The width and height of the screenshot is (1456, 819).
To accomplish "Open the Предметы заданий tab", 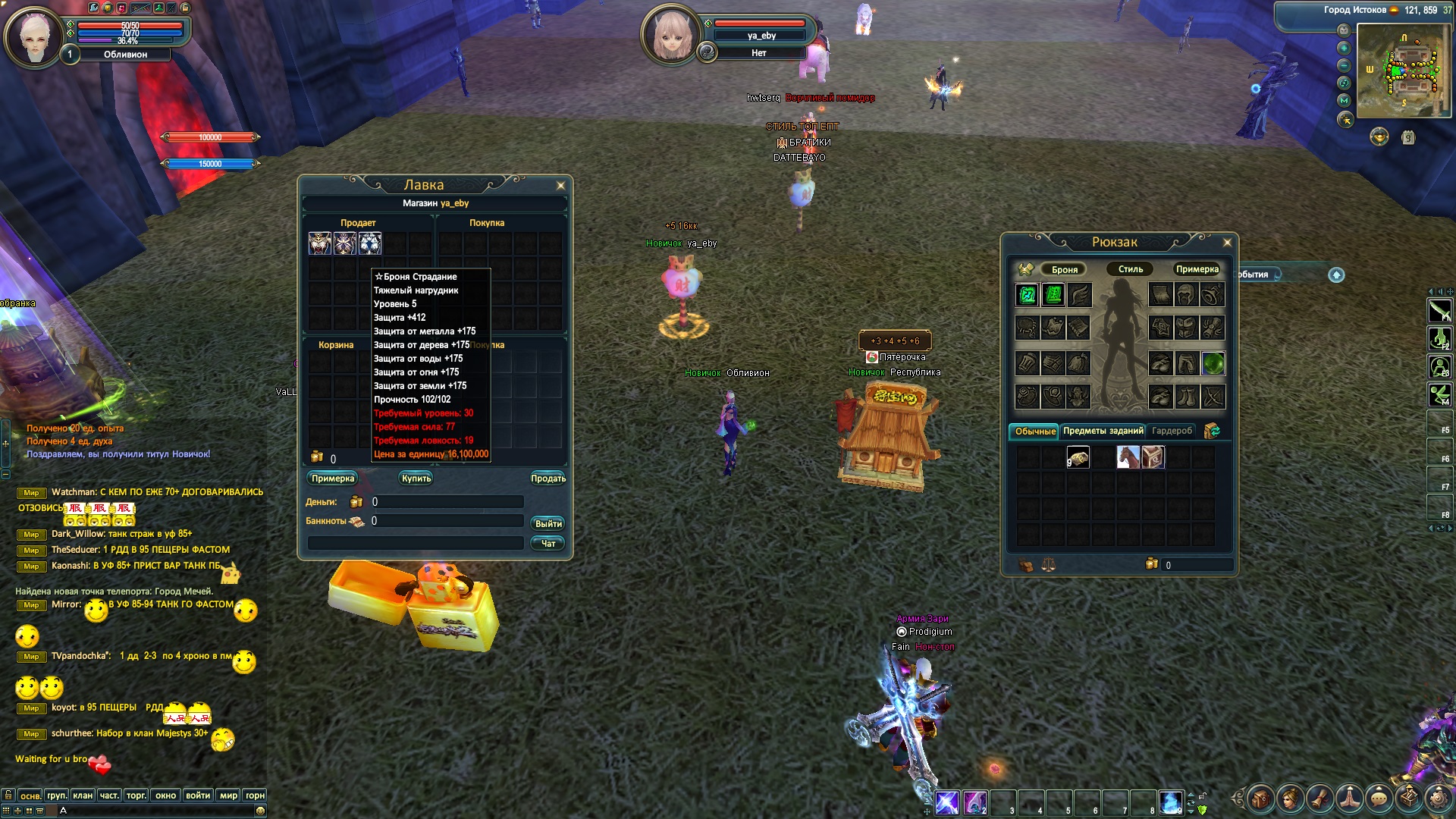I will coord(1103,431).
